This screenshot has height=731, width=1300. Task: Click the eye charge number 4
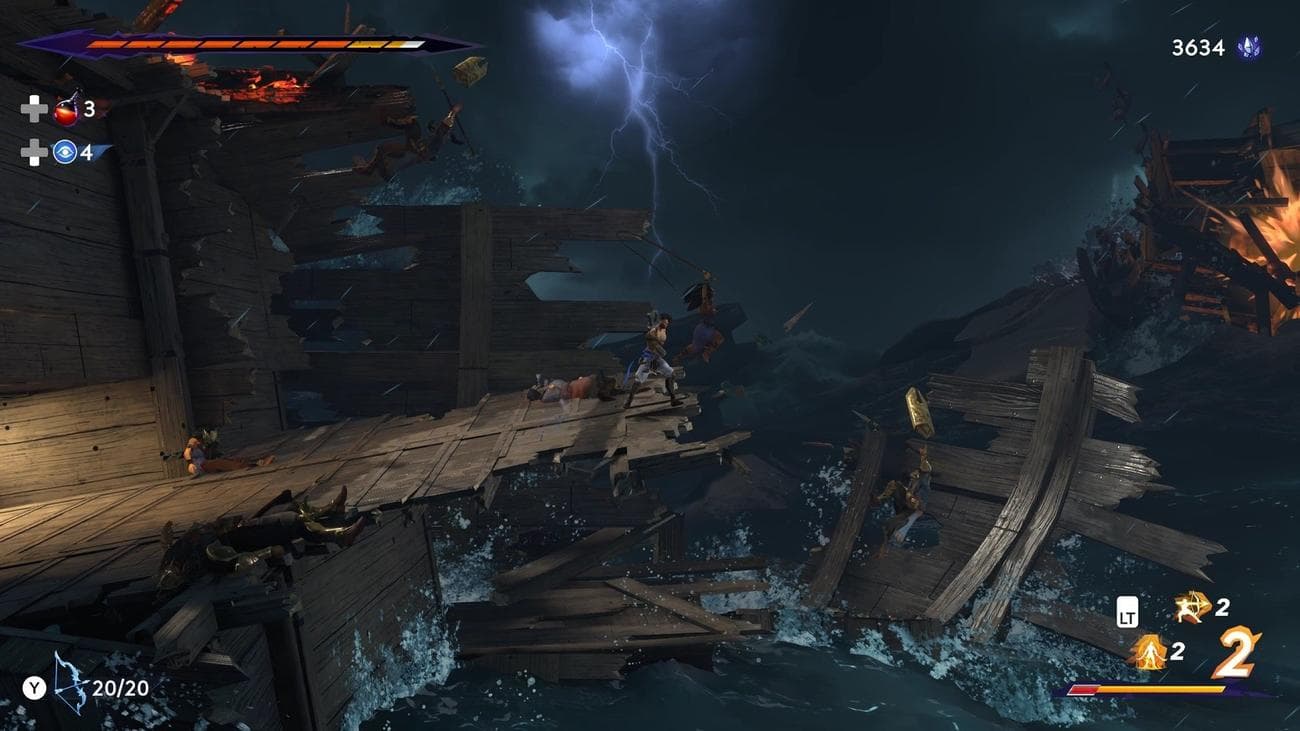click(x=88, y=153)
